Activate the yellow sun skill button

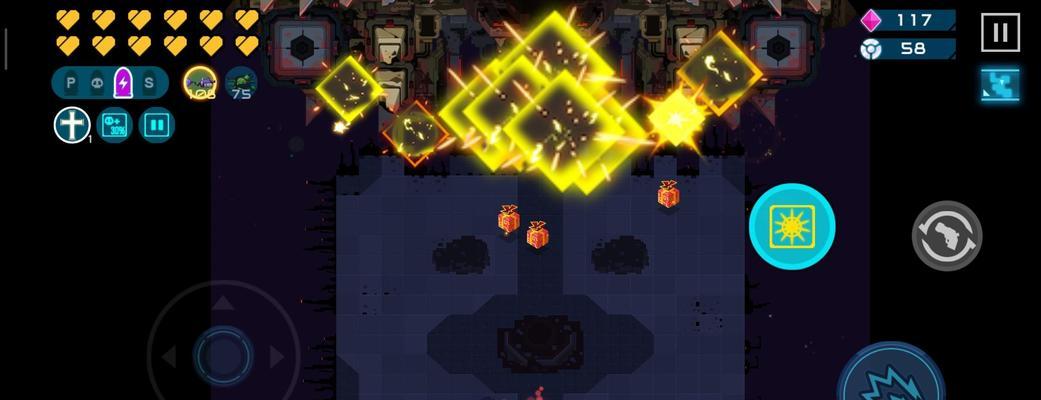pyautogui.click(x=791, y=226)
